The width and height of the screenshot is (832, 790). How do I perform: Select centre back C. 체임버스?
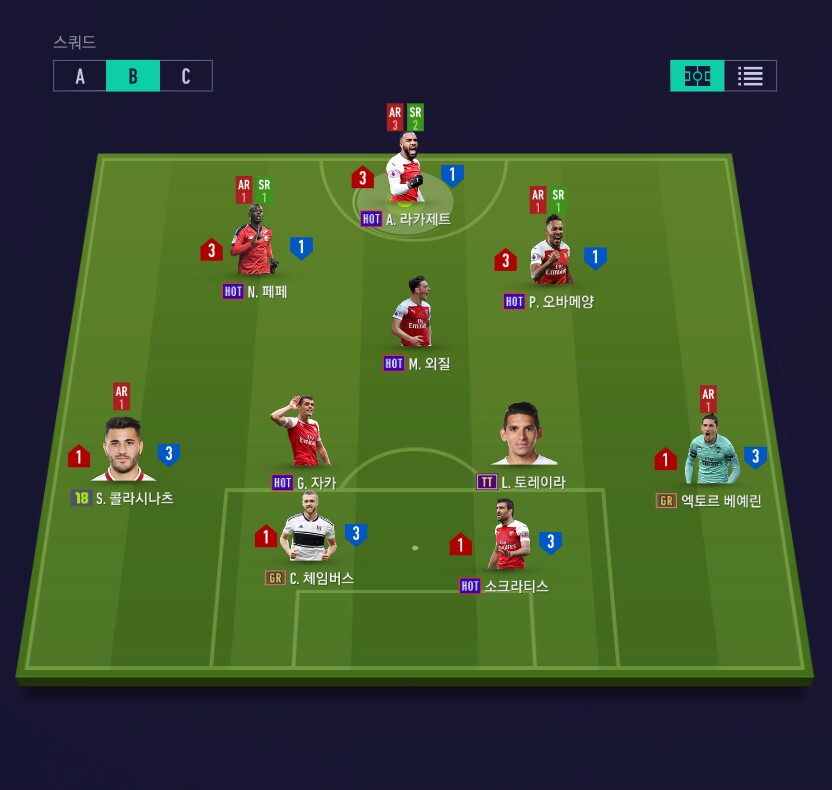(x=308, y=535)
